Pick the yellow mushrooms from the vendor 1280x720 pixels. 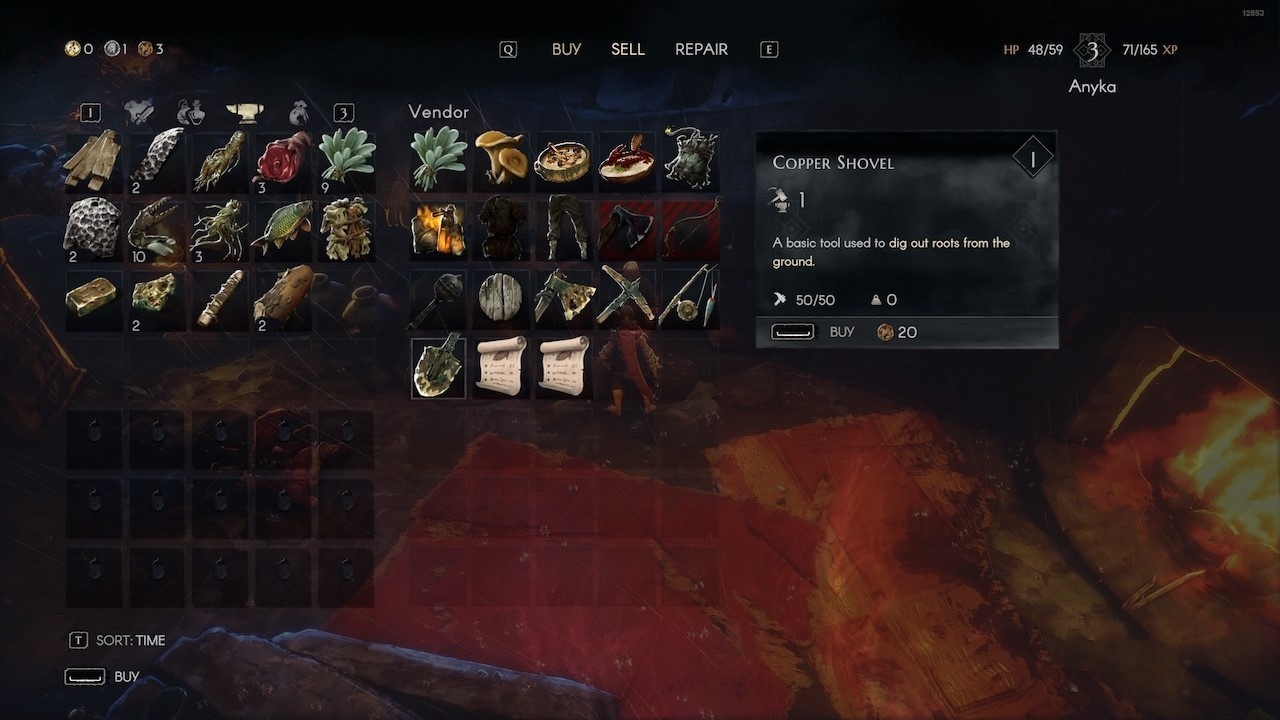[x=501, y=159]
